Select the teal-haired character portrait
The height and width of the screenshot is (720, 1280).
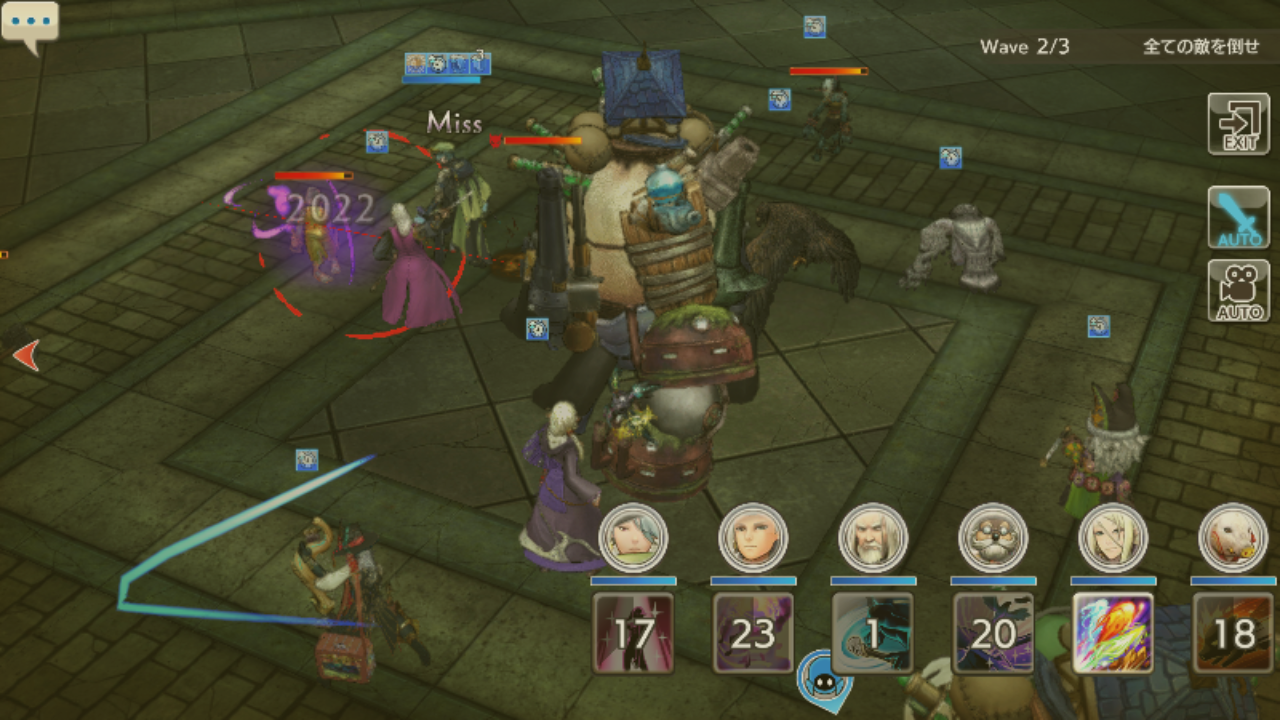[633, 537]
